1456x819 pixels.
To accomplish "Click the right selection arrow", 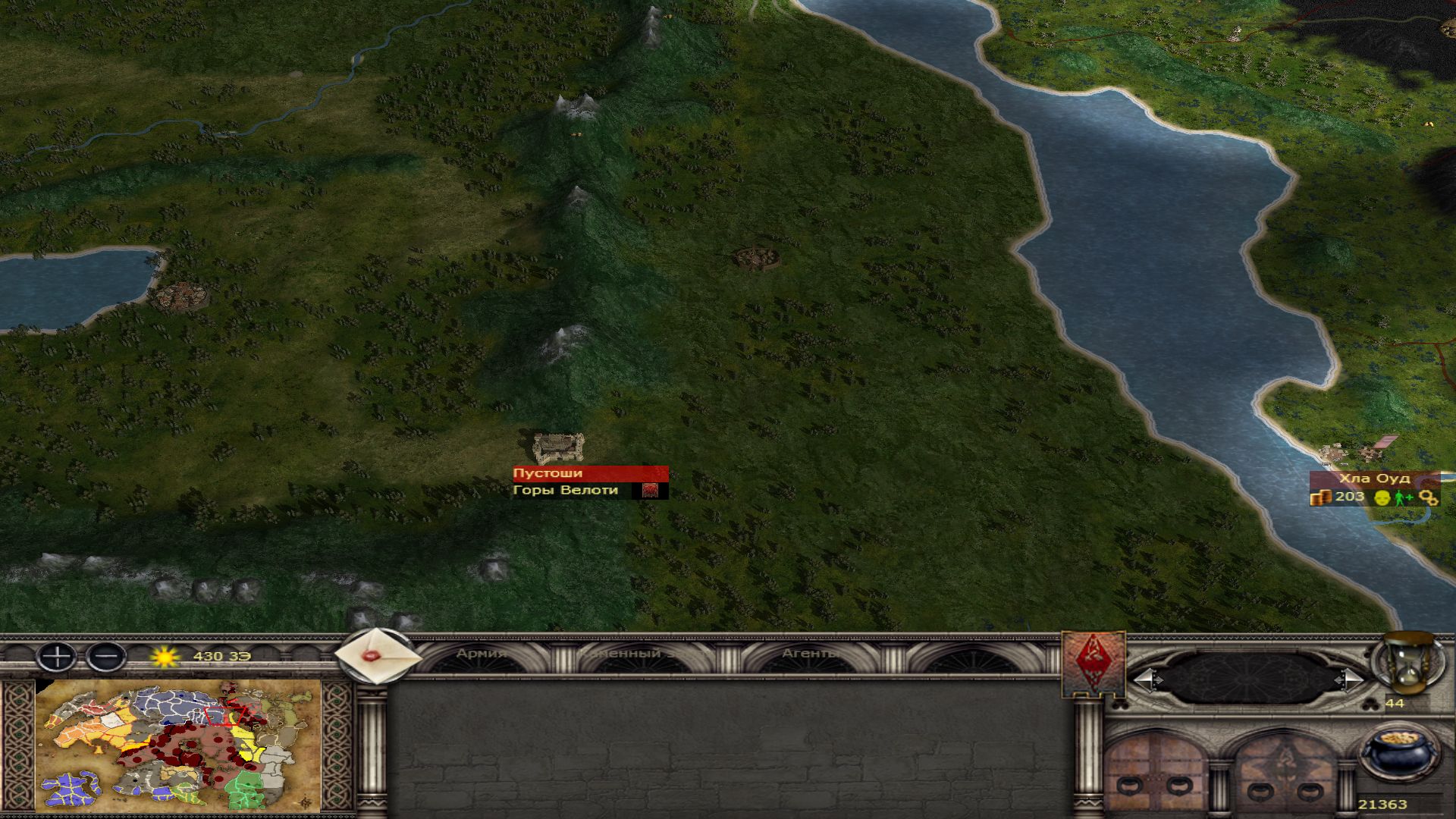I will pyautogui.click(x=1350, y=679).
